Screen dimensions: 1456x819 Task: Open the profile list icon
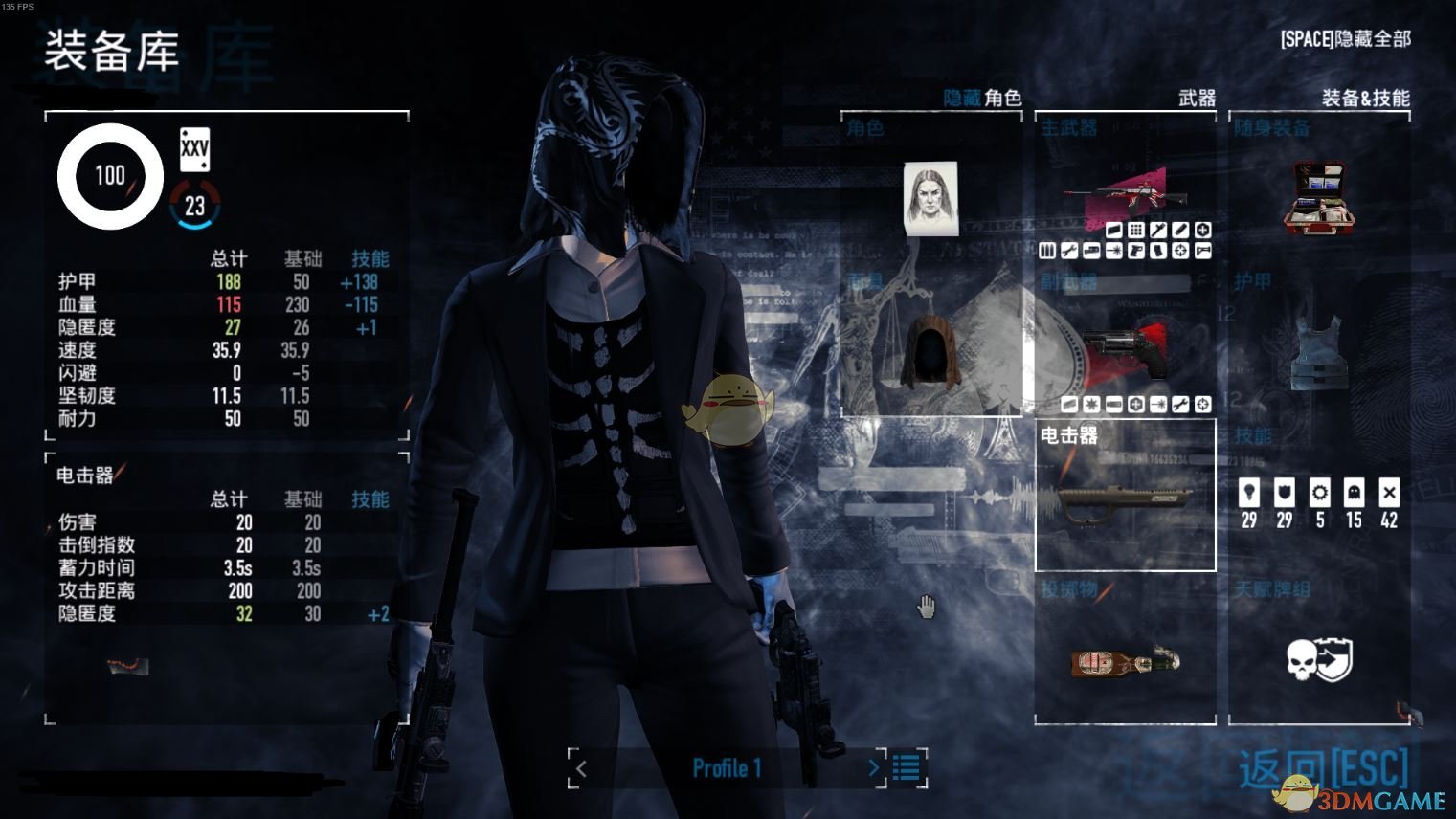pos(907,768)
